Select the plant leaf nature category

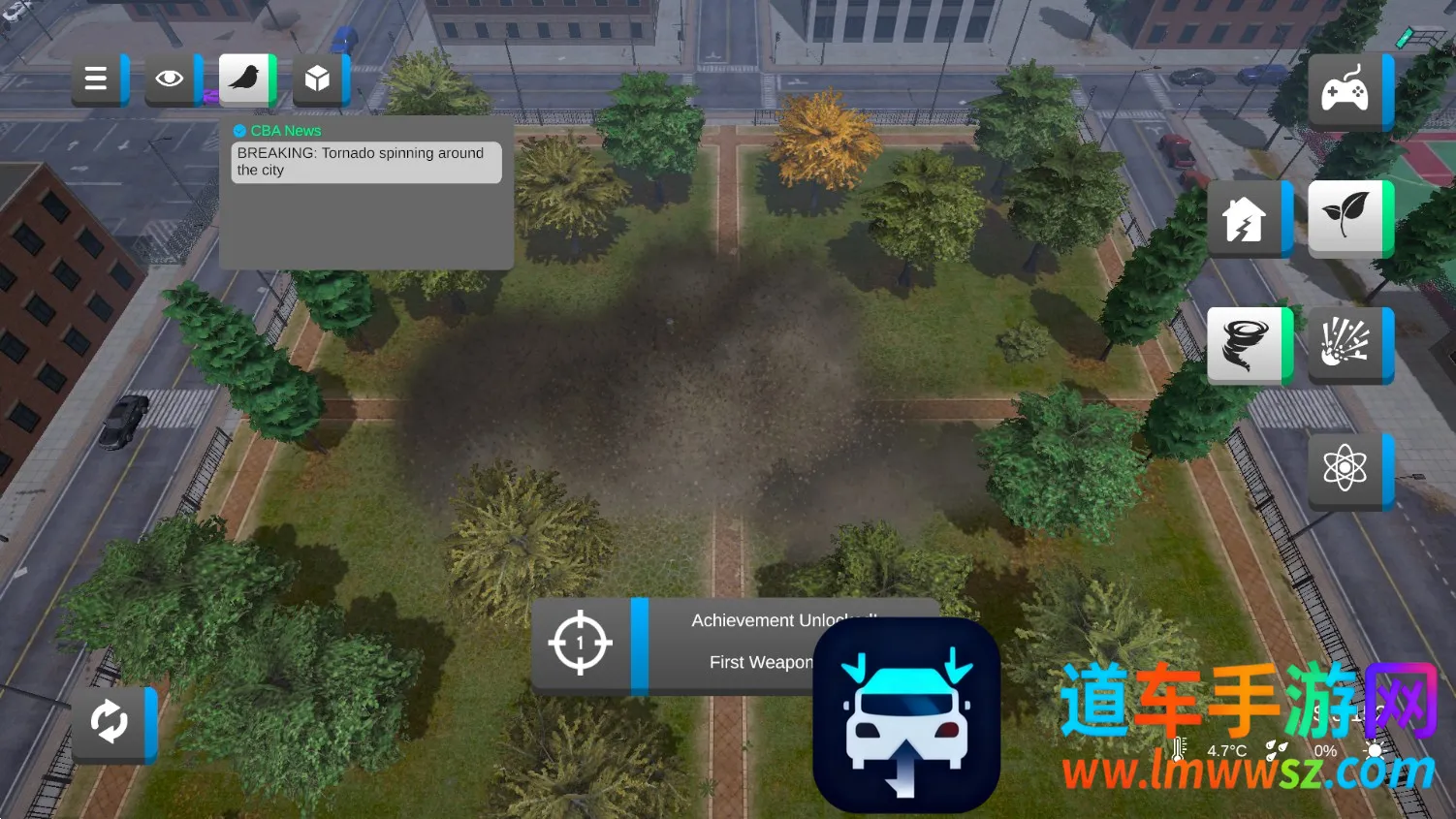(x=1345, y=218)
